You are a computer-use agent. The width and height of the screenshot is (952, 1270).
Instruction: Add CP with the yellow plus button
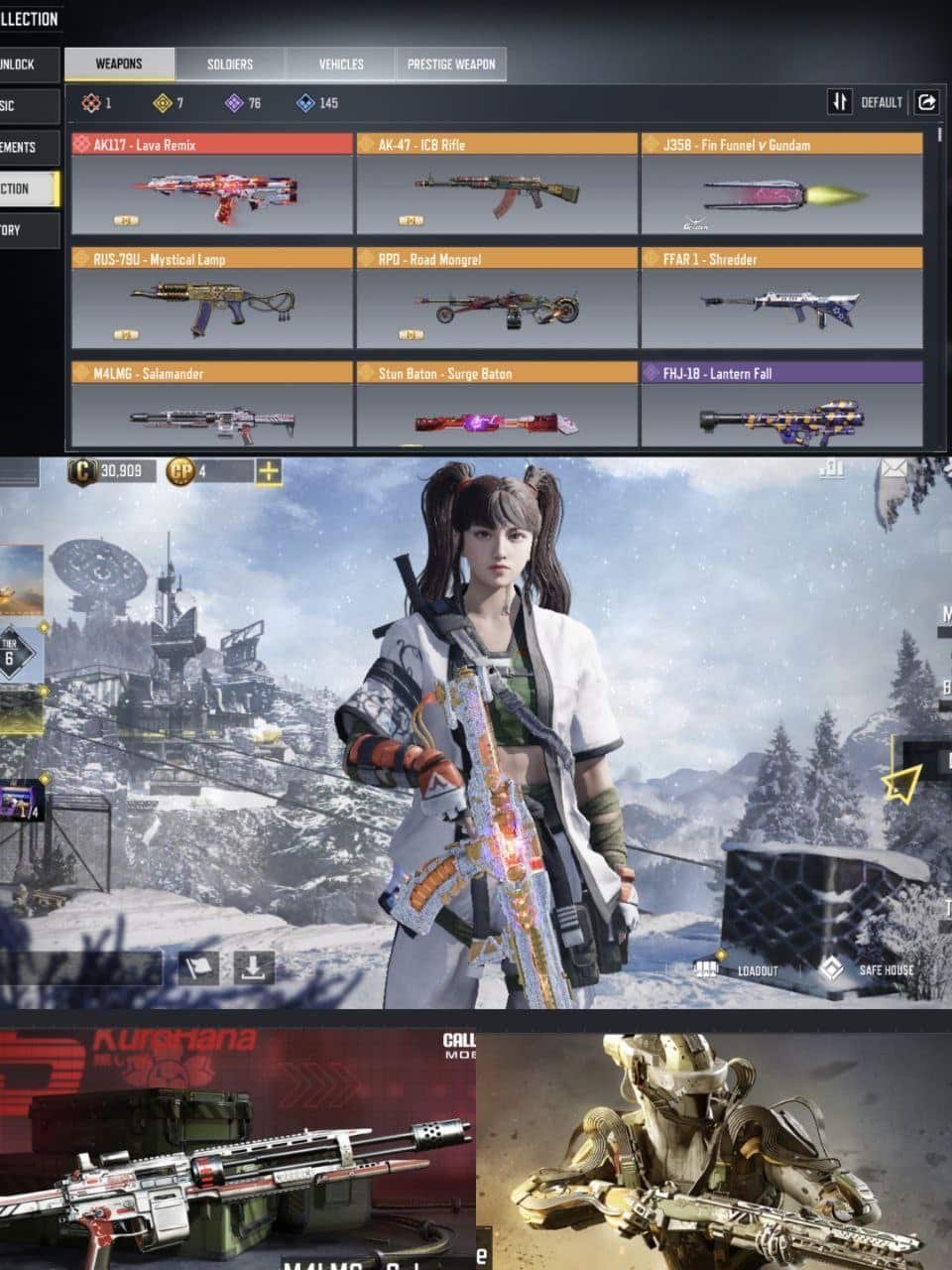point(269,471)
